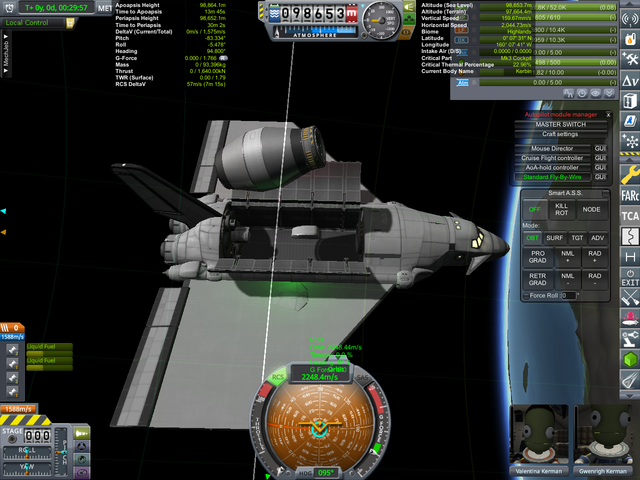Screen dimensions: 640x480
Task: Point the craft PRO GRAD
Action: pos(536,256)
